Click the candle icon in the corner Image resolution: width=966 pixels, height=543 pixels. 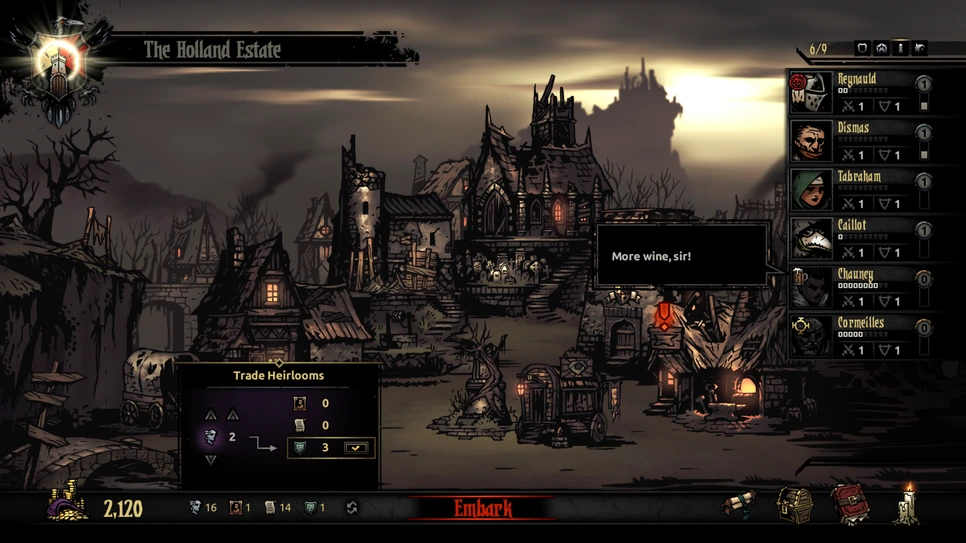pyautogui.click(x=909, y=505)
